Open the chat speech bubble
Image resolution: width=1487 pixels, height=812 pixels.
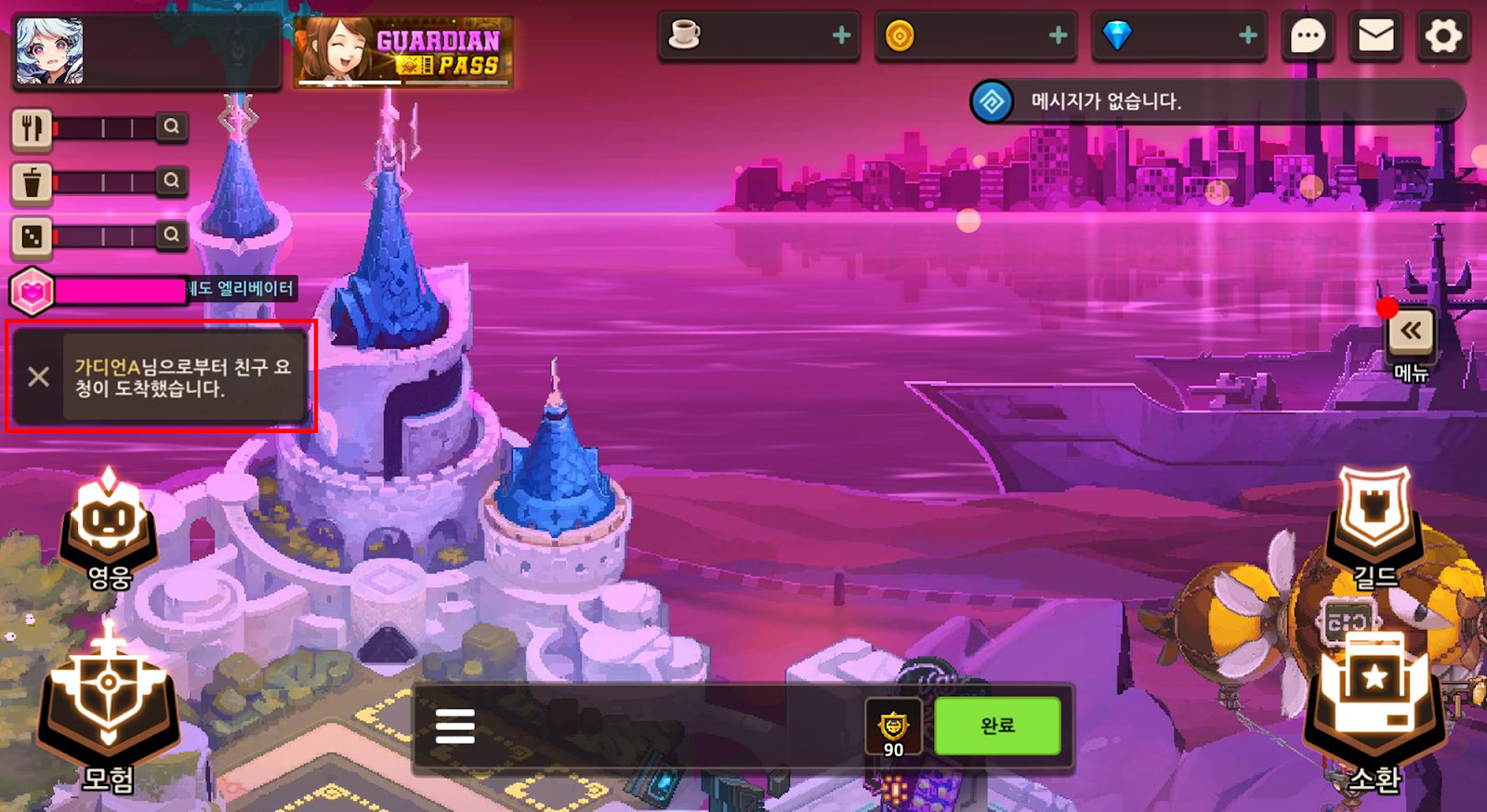pos(1308,37)
